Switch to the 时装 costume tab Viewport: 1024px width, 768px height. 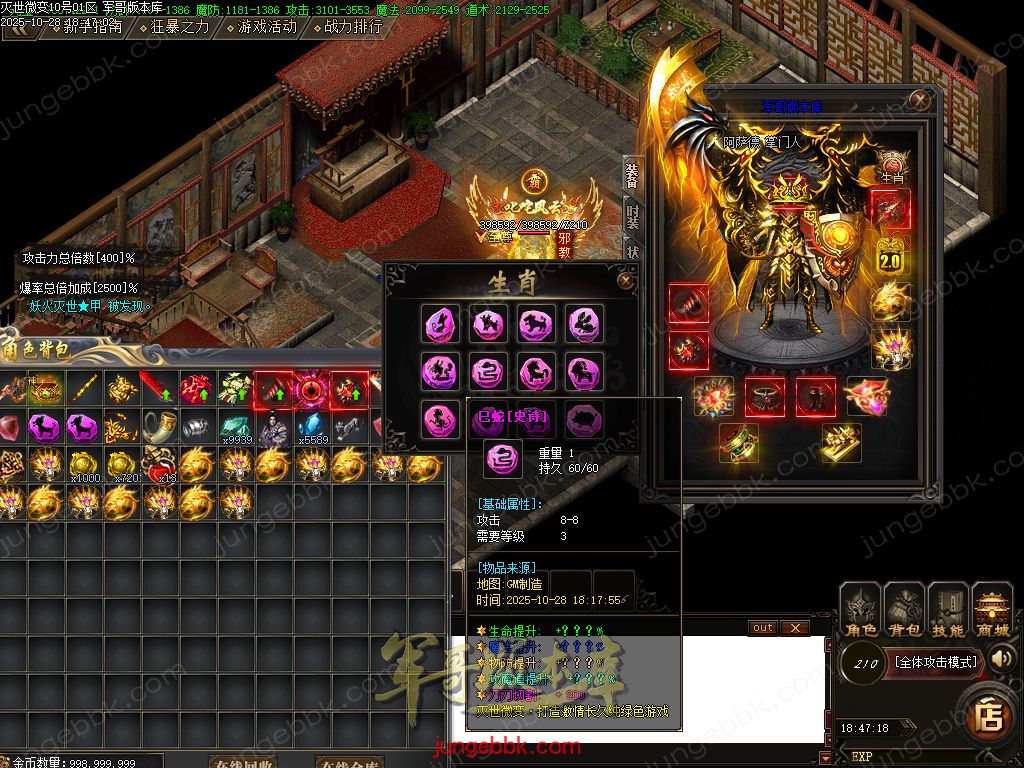coord(632,216)
